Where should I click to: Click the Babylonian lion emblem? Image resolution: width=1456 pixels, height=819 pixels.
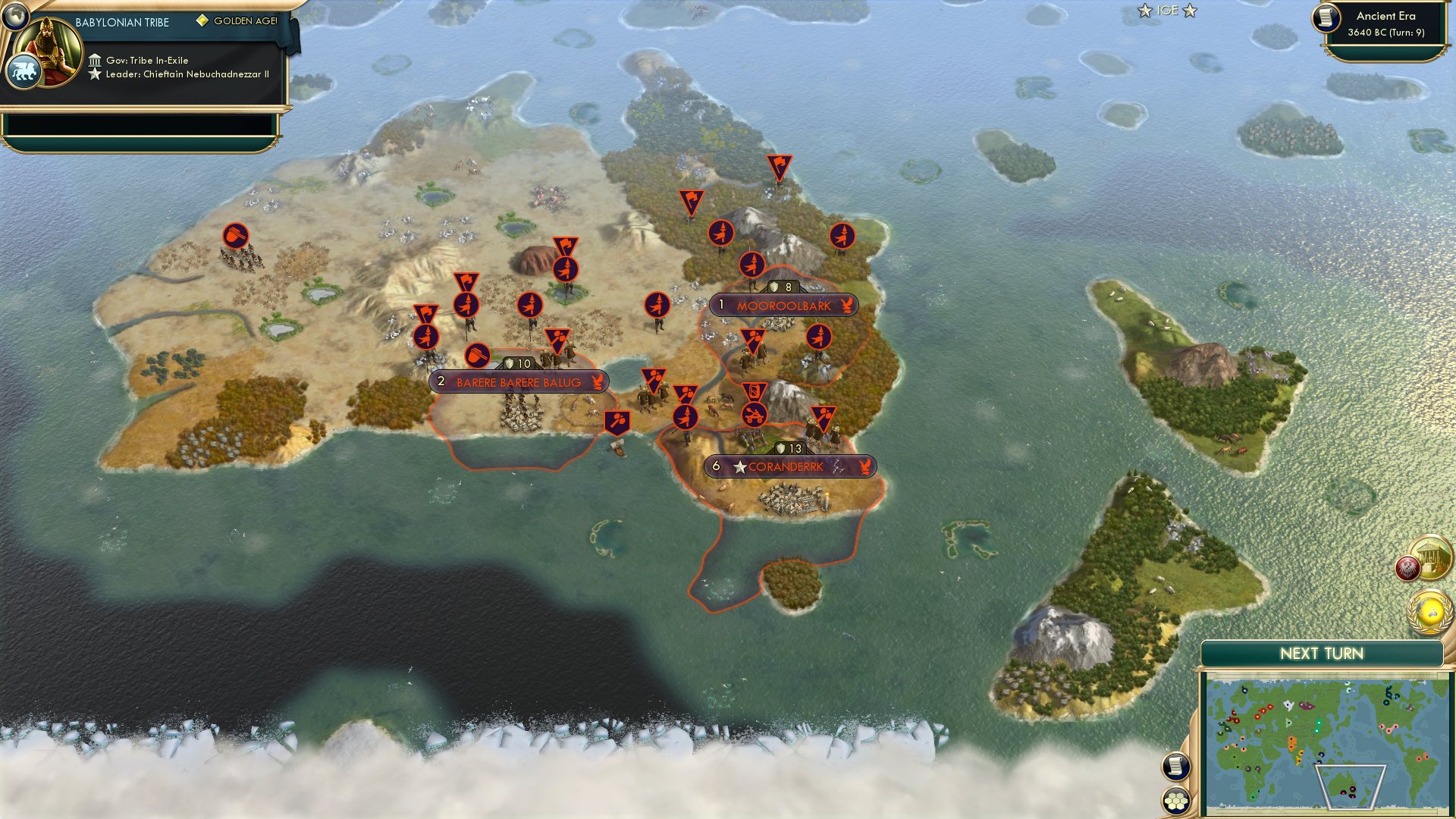pyautogui.click(x=25, y=71)
